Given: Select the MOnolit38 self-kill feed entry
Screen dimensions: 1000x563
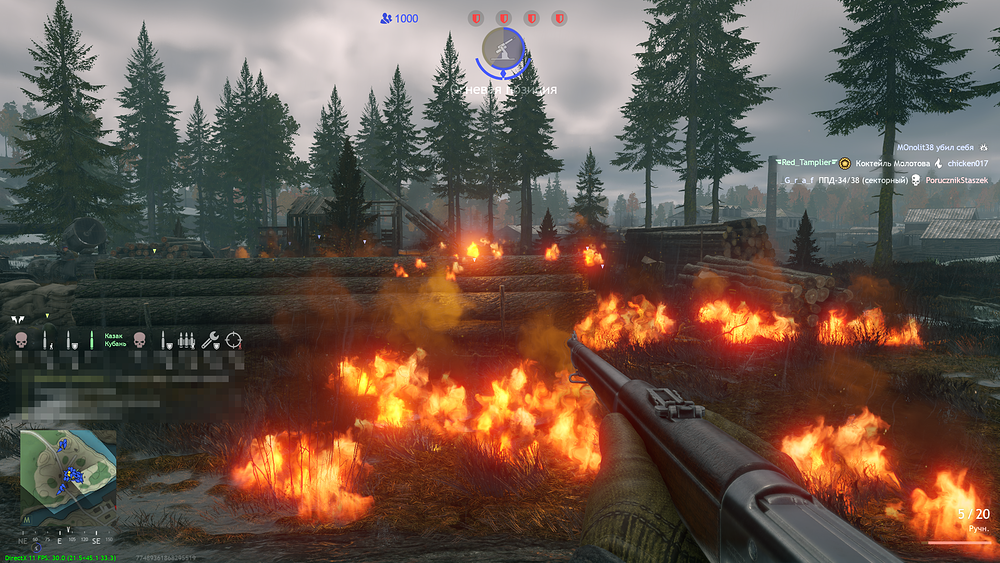Looking at the screenshot, I should coord(941,146).
